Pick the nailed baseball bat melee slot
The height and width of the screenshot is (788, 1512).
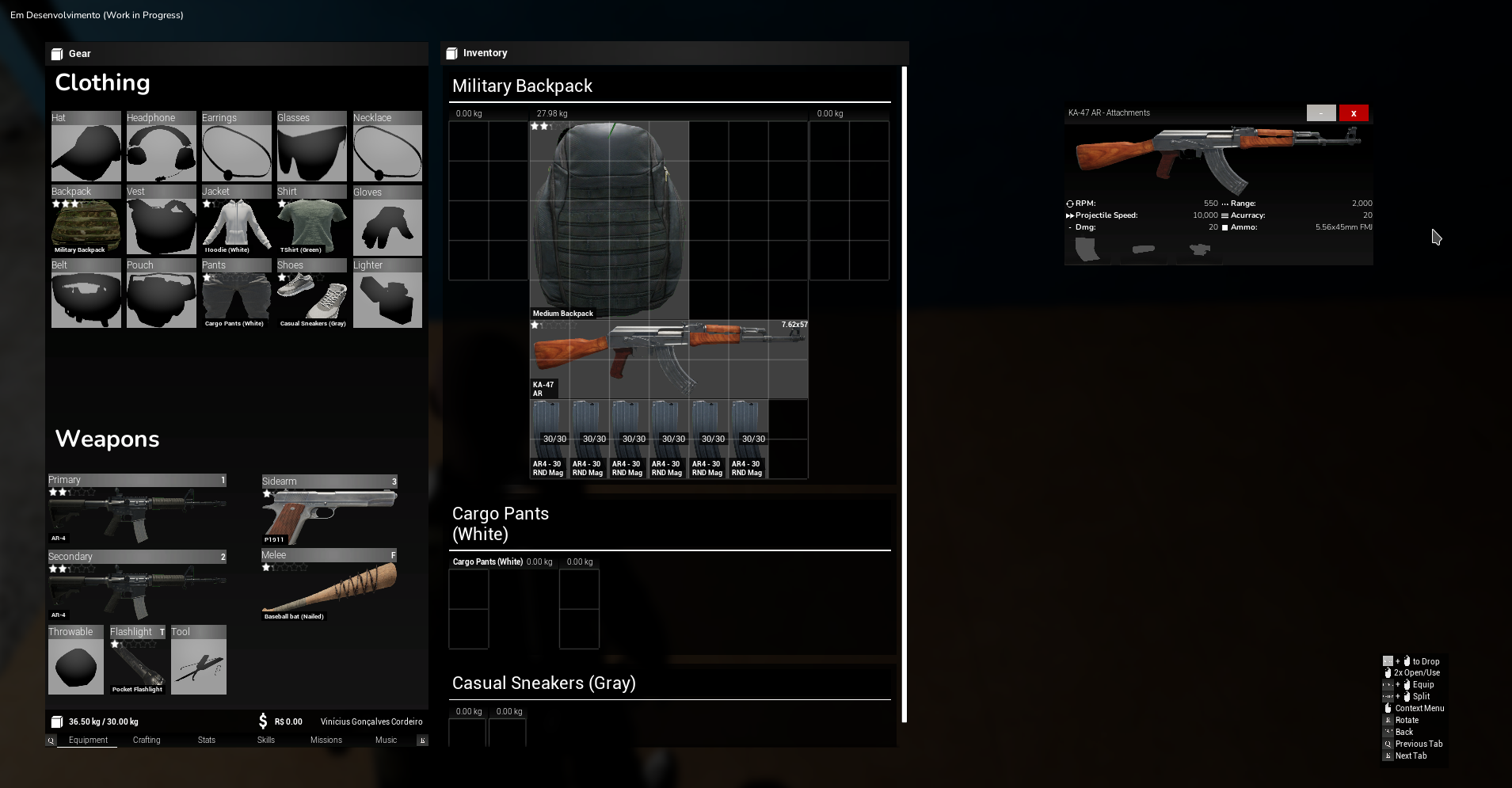[x=329, y=586]
